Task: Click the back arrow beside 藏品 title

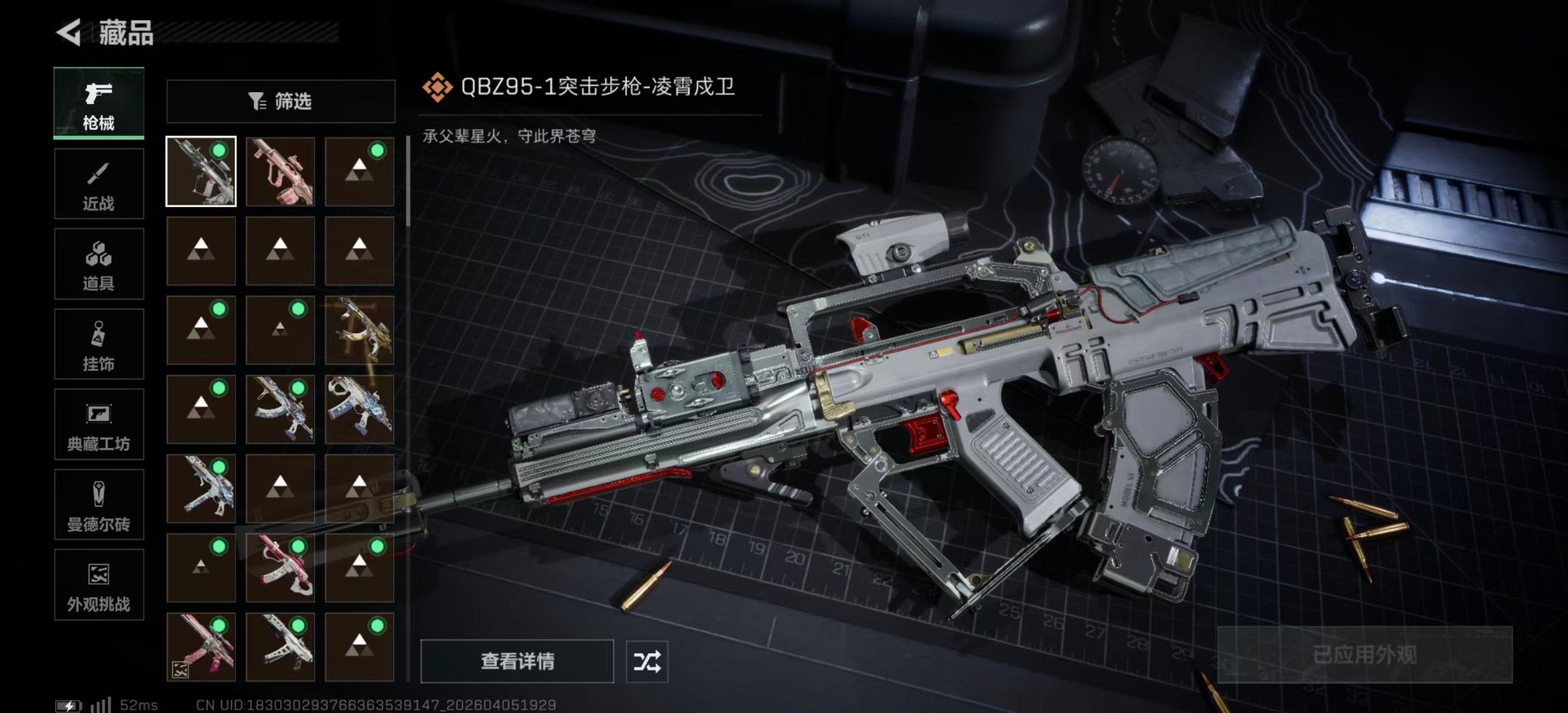Action: (x=69, y=33)
